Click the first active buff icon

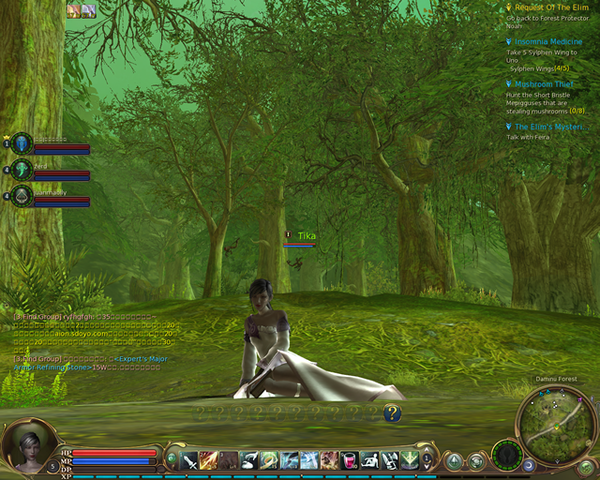pos(73,10)
